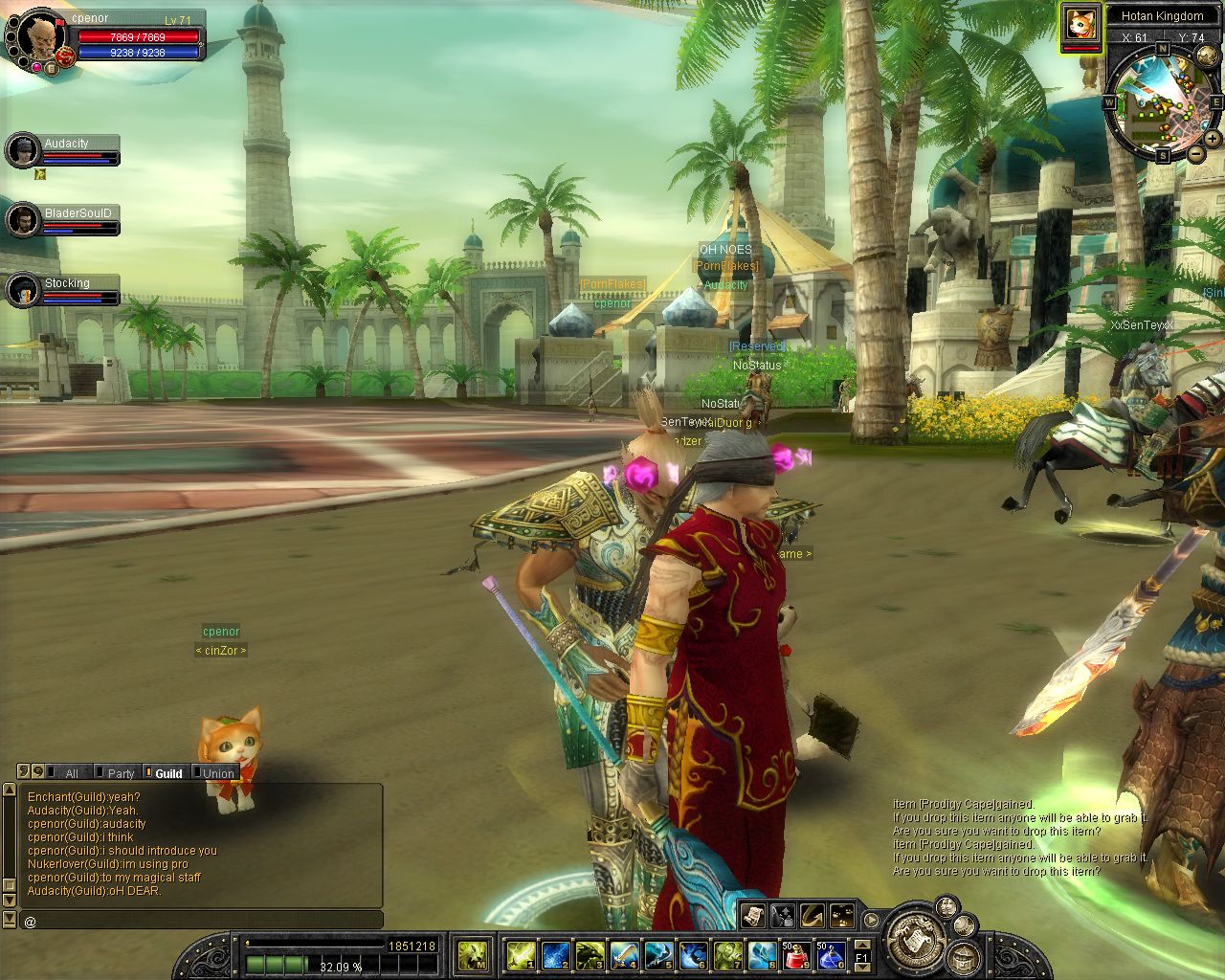Click the lion icon marked M
The width and height of the screenshot is (1225, 980).
click(x=473, y=954)
